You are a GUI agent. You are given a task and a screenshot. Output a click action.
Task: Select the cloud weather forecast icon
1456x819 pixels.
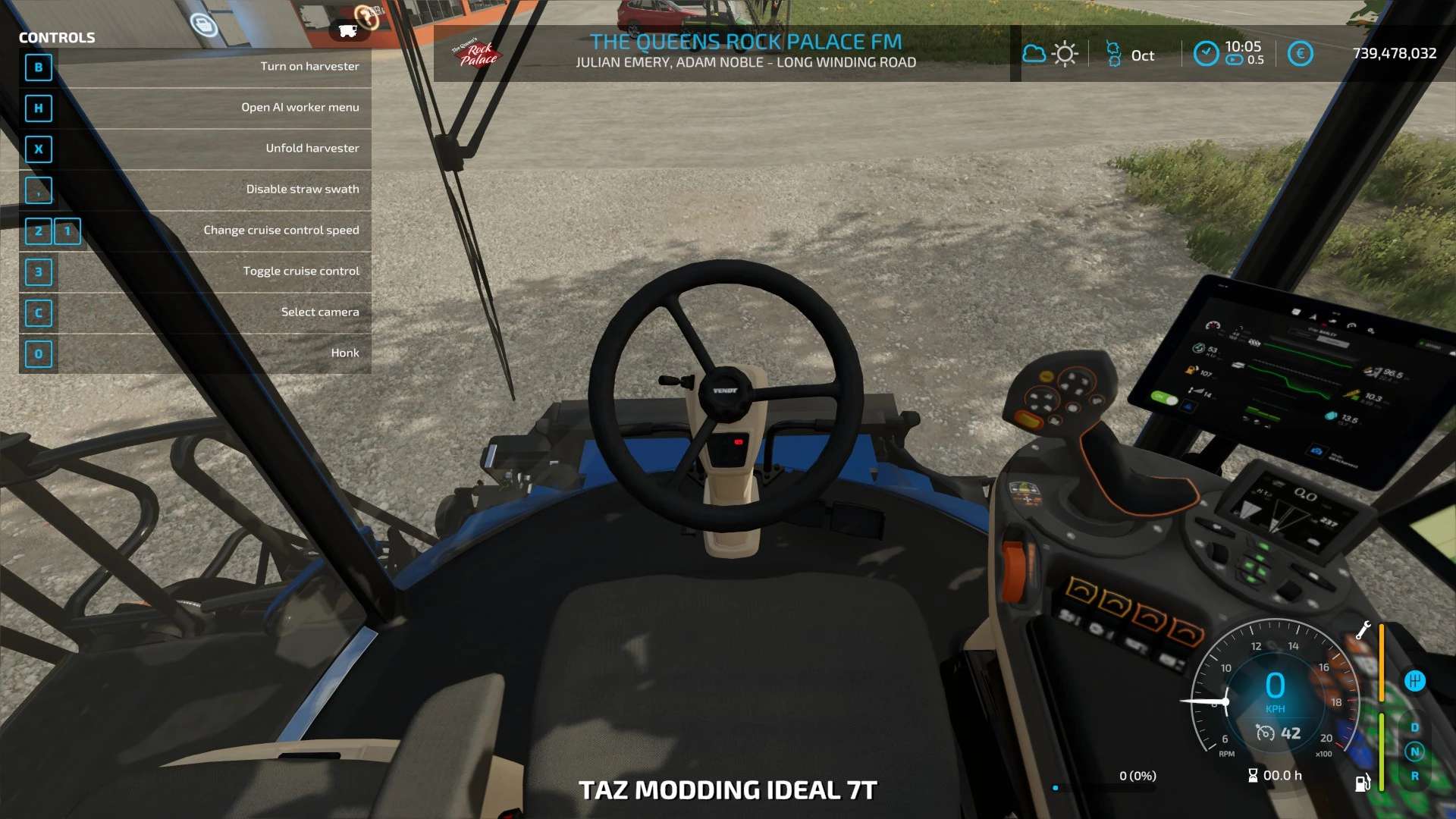(x=1034, y=54)
